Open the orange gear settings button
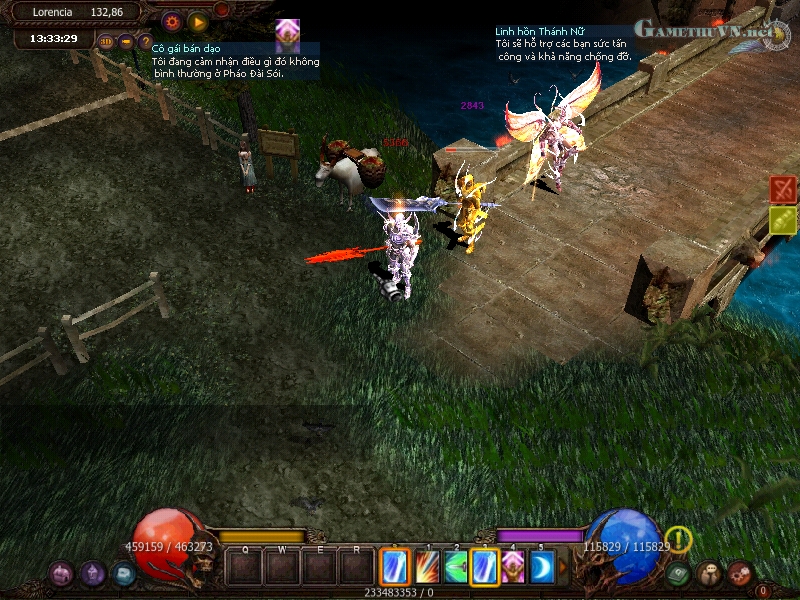This screenshot has width=800, height=600. click(171, 20)
